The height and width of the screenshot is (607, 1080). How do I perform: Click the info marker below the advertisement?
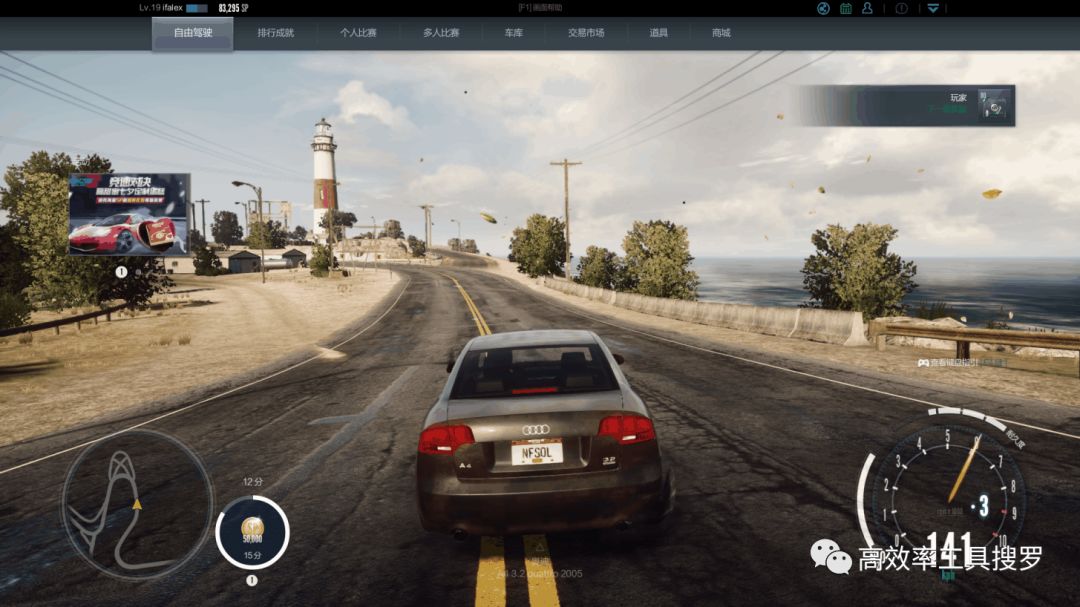click(121, 271)
